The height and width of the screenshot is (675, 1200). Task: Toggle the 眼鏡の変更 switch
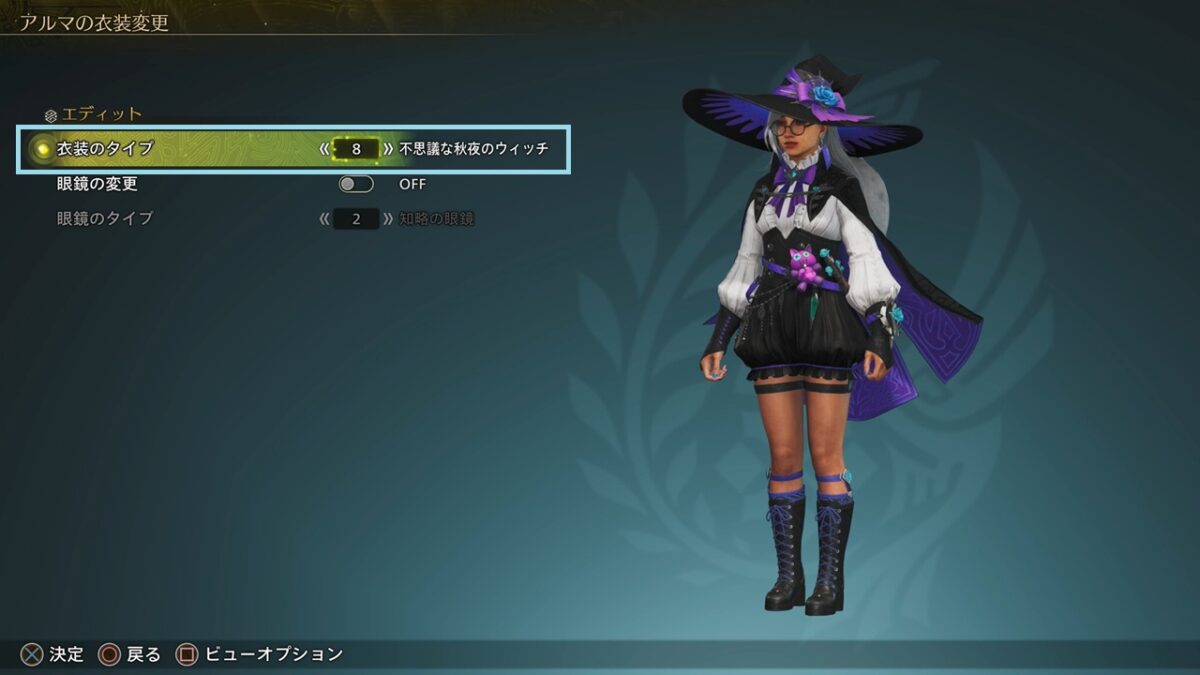tap(356, 184)
